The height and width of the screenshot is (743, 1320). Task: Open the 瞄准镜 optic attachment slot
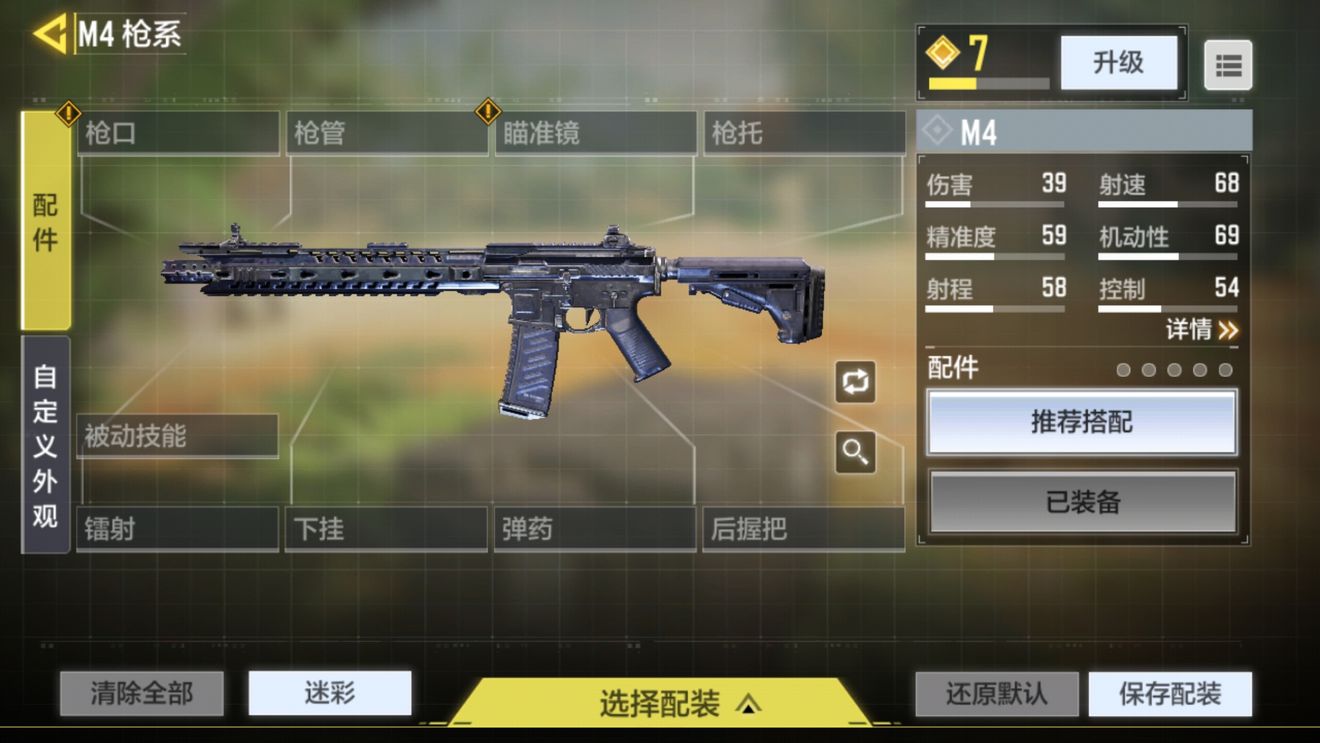pos(596,133)
